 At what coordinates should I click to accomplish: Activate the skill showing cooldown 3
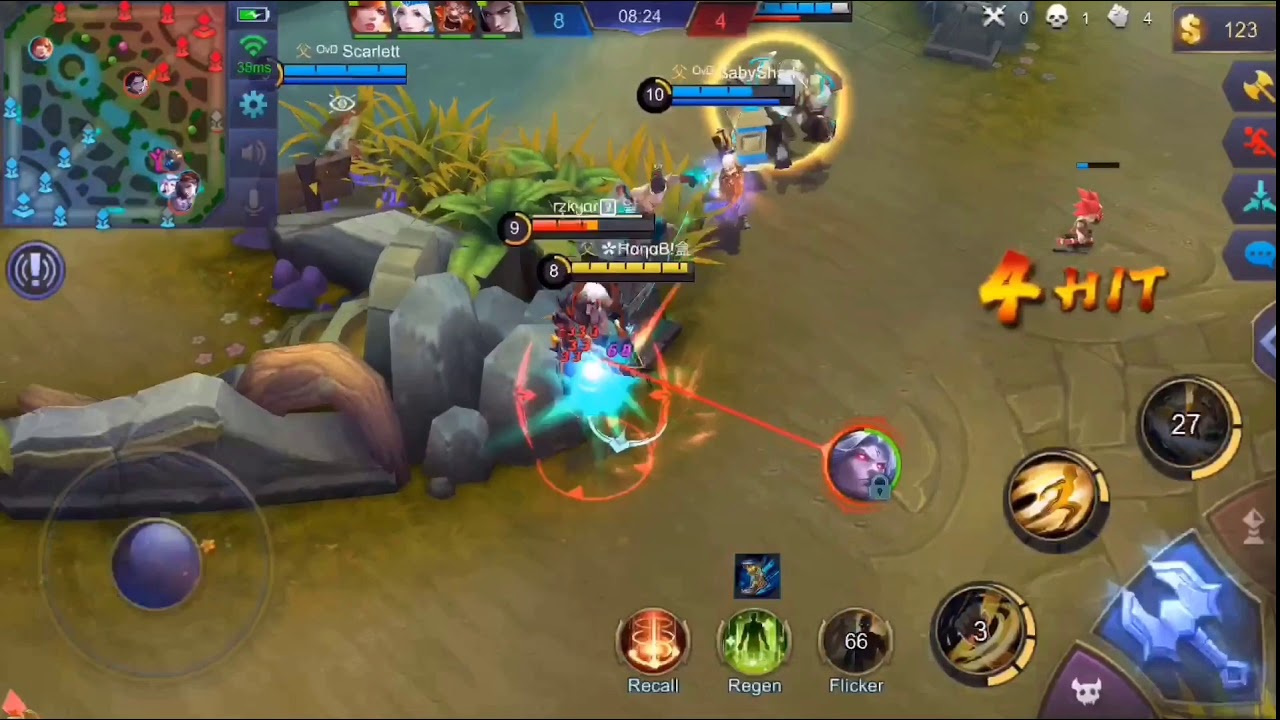[x=983, y=631]
